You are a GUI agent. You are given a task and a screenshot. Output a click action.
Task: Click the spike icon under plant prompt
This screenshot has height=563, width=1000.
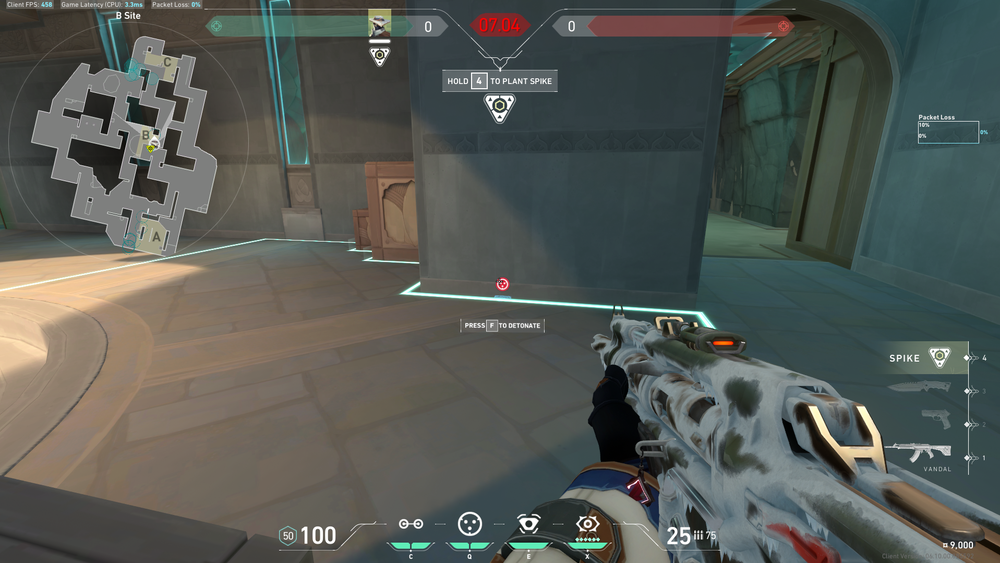500,108
